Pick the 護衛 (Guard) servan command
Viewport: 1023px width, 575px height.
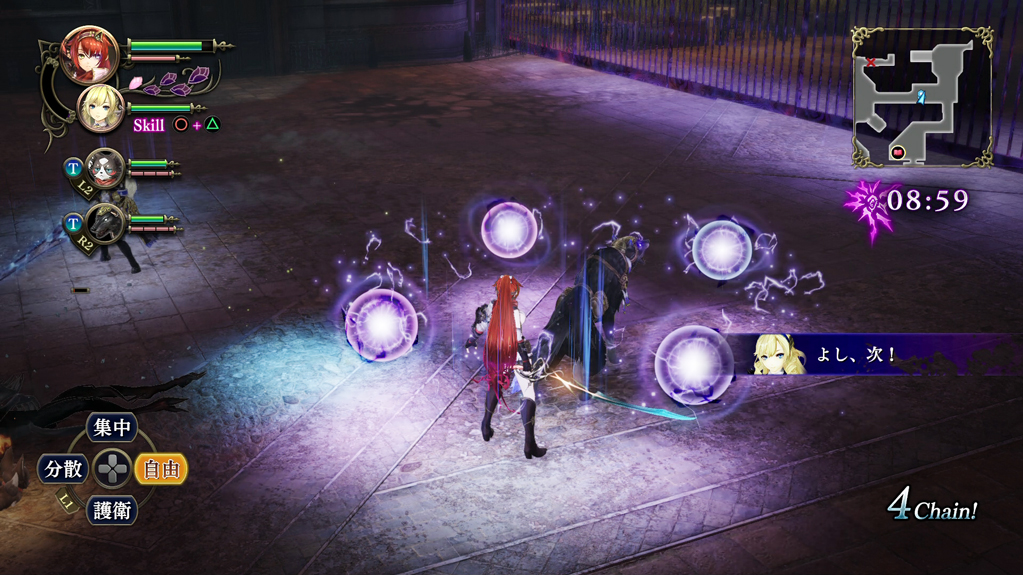(111, 509)
